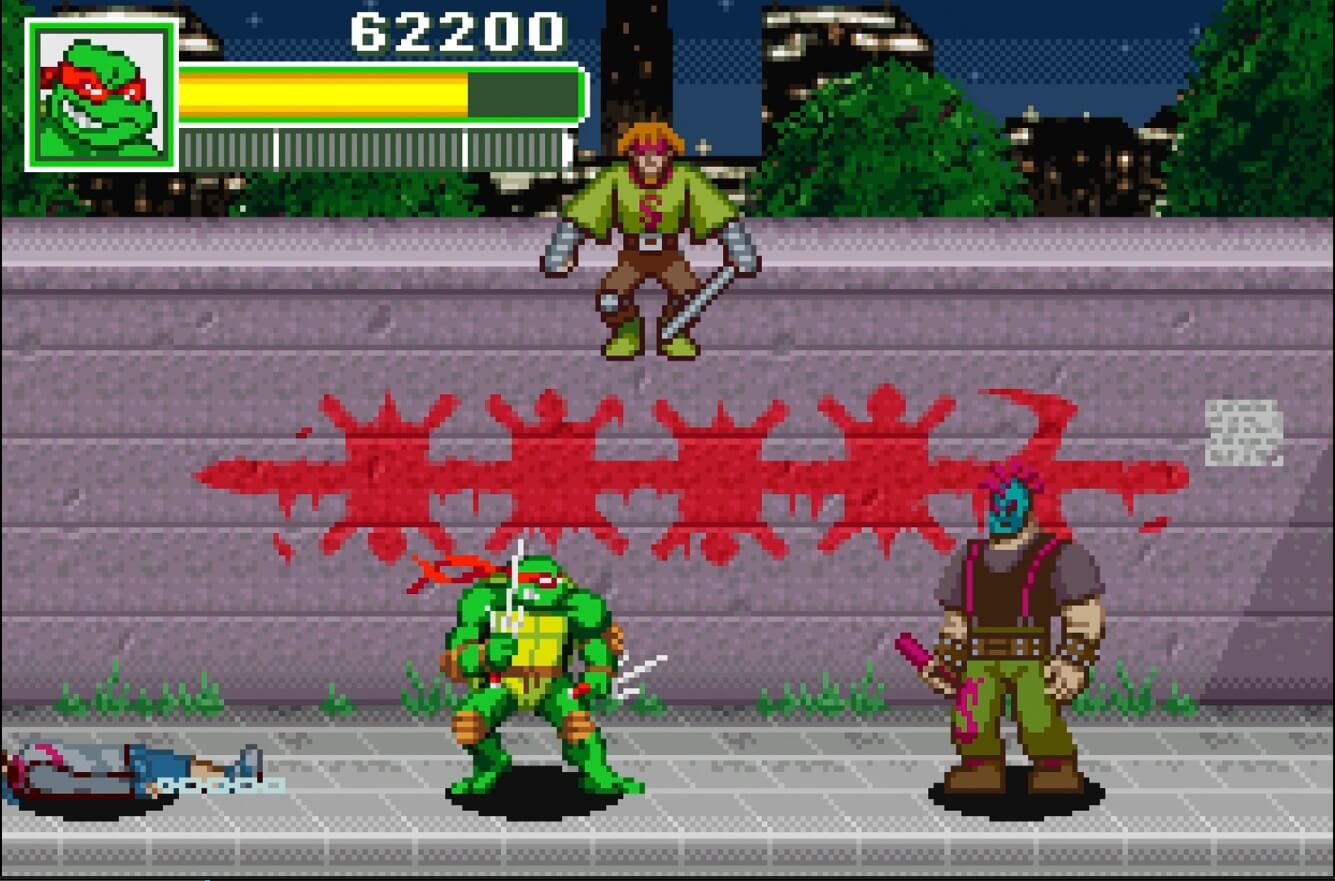
Task: Click the sword blade held by the top enemy
Action: click(700, 300)
